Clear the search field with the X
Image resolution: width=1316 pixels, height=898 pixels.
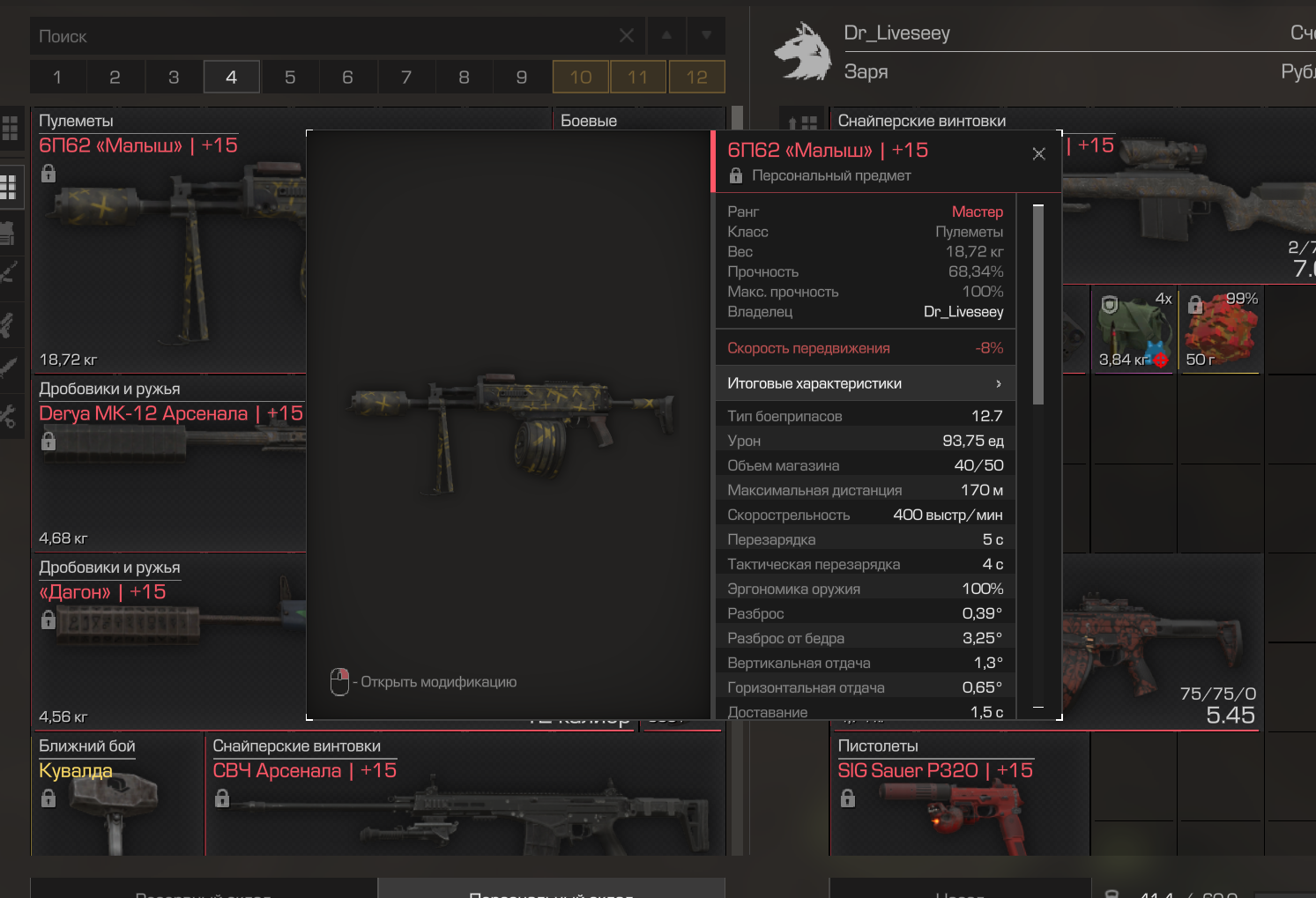click(x=627, y=36)
